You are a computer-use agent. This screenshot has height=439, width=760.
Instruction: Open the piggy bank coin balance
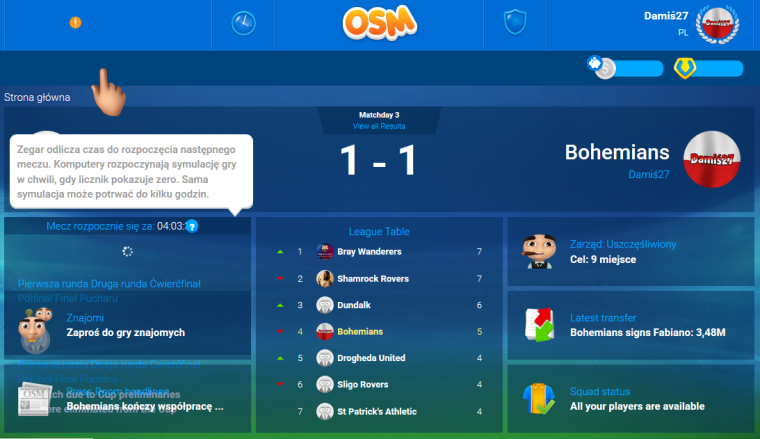click(625, 68)
